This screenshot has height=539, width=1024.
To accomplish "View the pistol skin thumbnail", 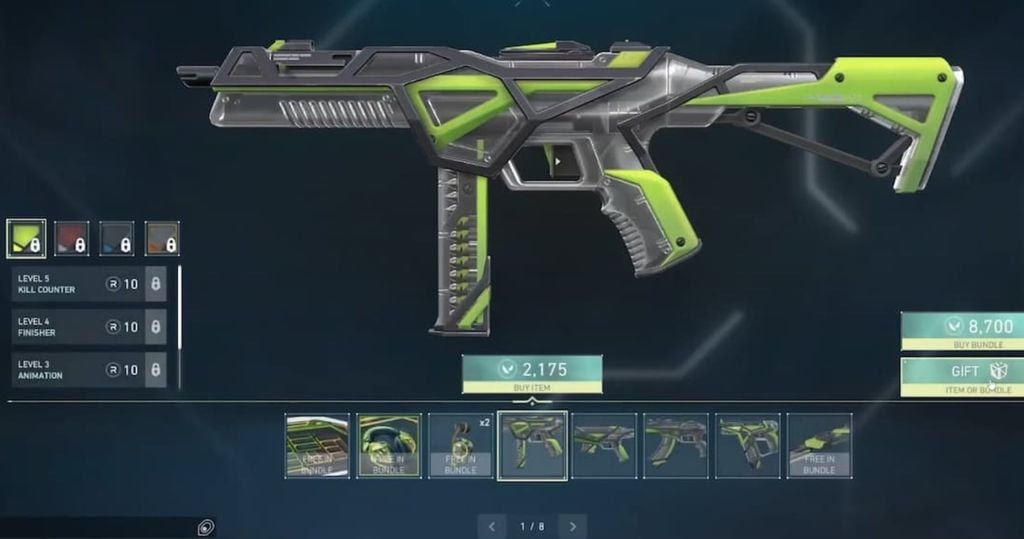I will coord(747,445).
